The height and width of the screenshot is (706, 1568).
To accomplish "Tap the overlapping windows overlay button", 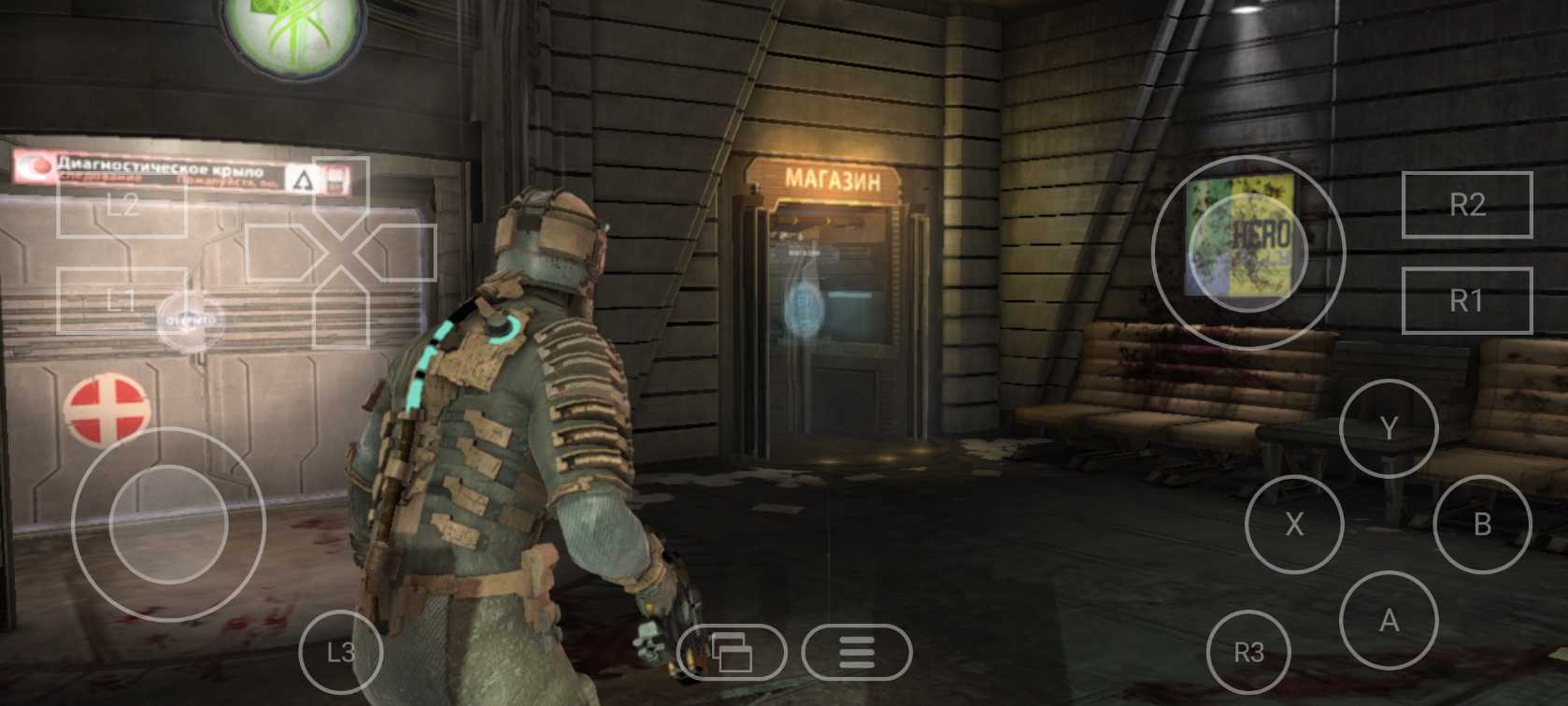I will point(731,652).
